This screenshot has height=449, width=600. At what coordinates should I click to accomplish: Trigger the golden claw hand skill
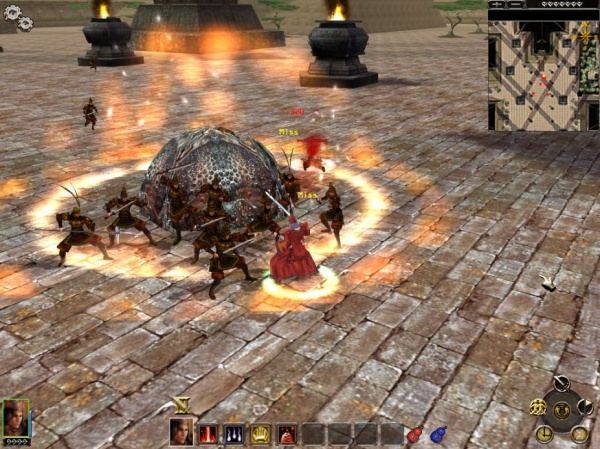260,433
